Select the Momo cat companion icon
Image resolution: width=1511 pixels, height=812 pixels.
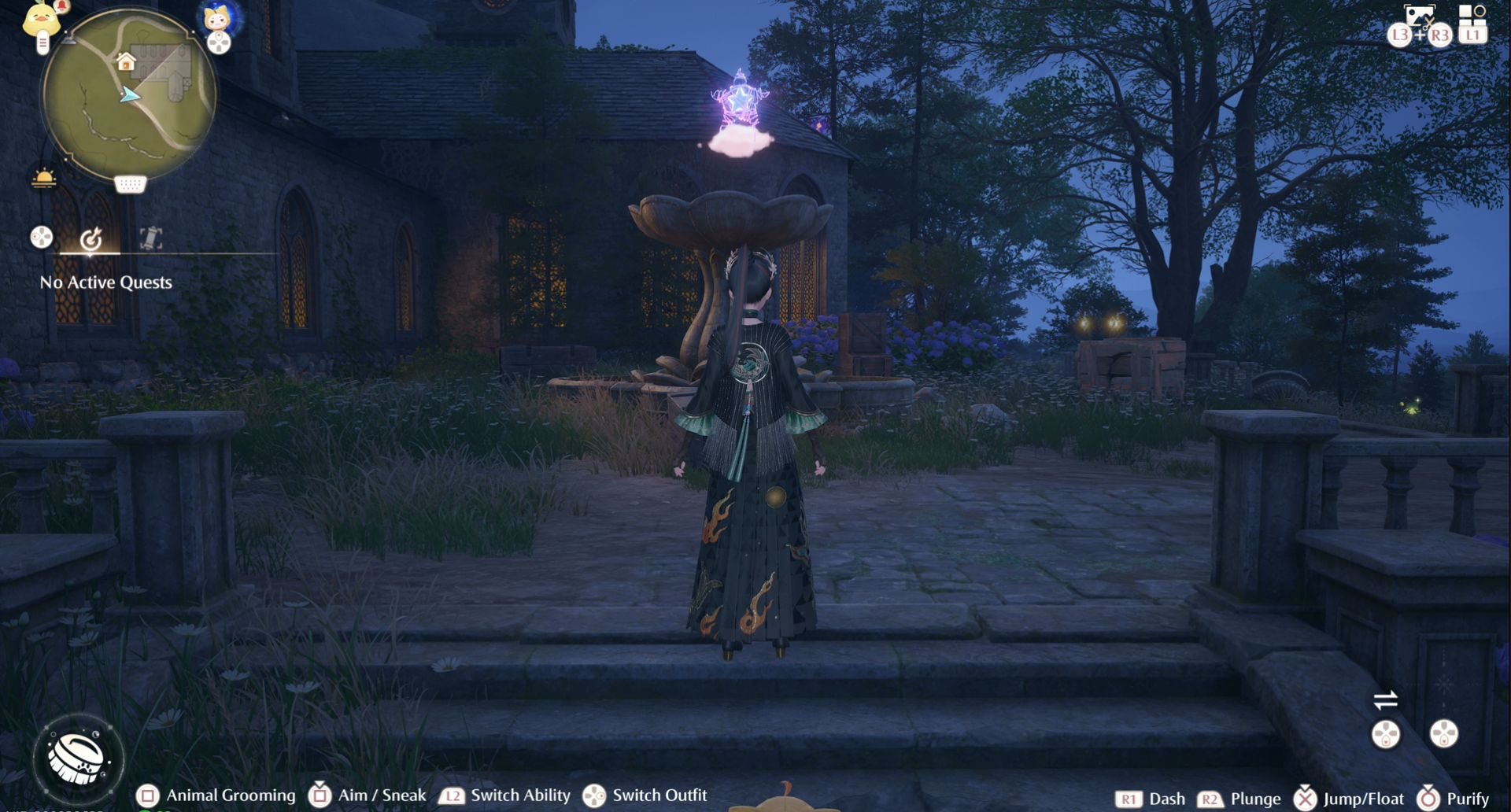pyautogui.click(x=216, y=17)
